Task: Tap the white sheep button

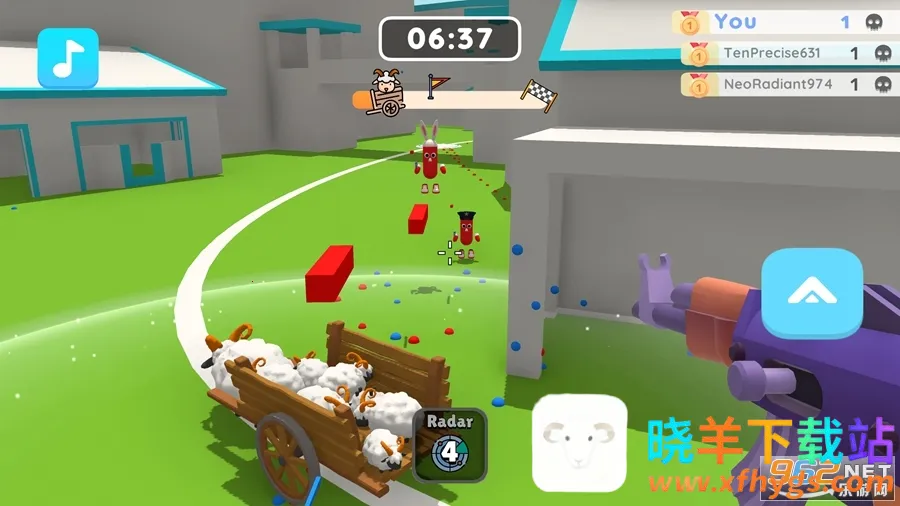Action: [578, 444]
